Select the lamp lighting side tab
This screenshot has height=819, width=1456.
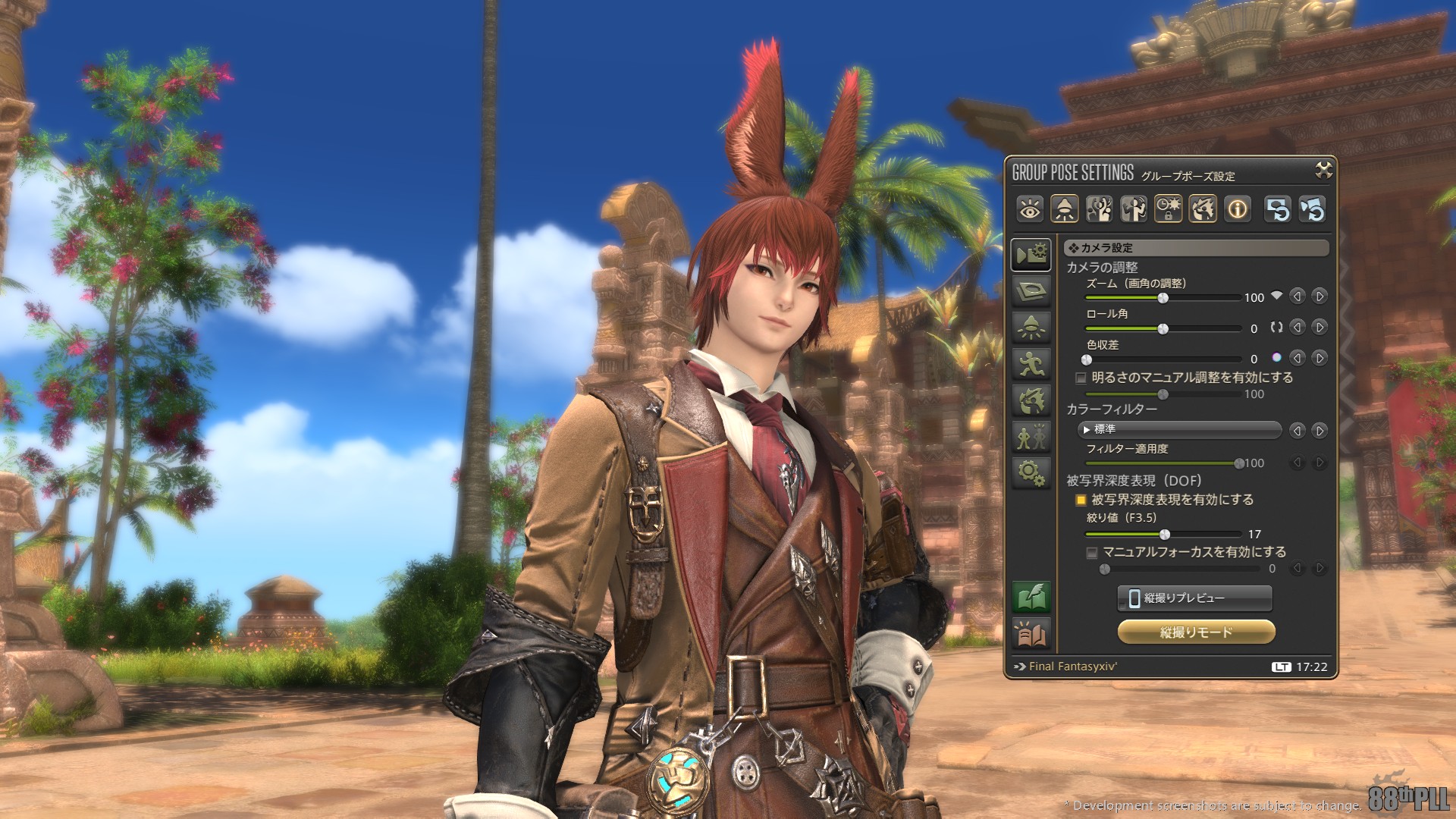(1031, 328)
